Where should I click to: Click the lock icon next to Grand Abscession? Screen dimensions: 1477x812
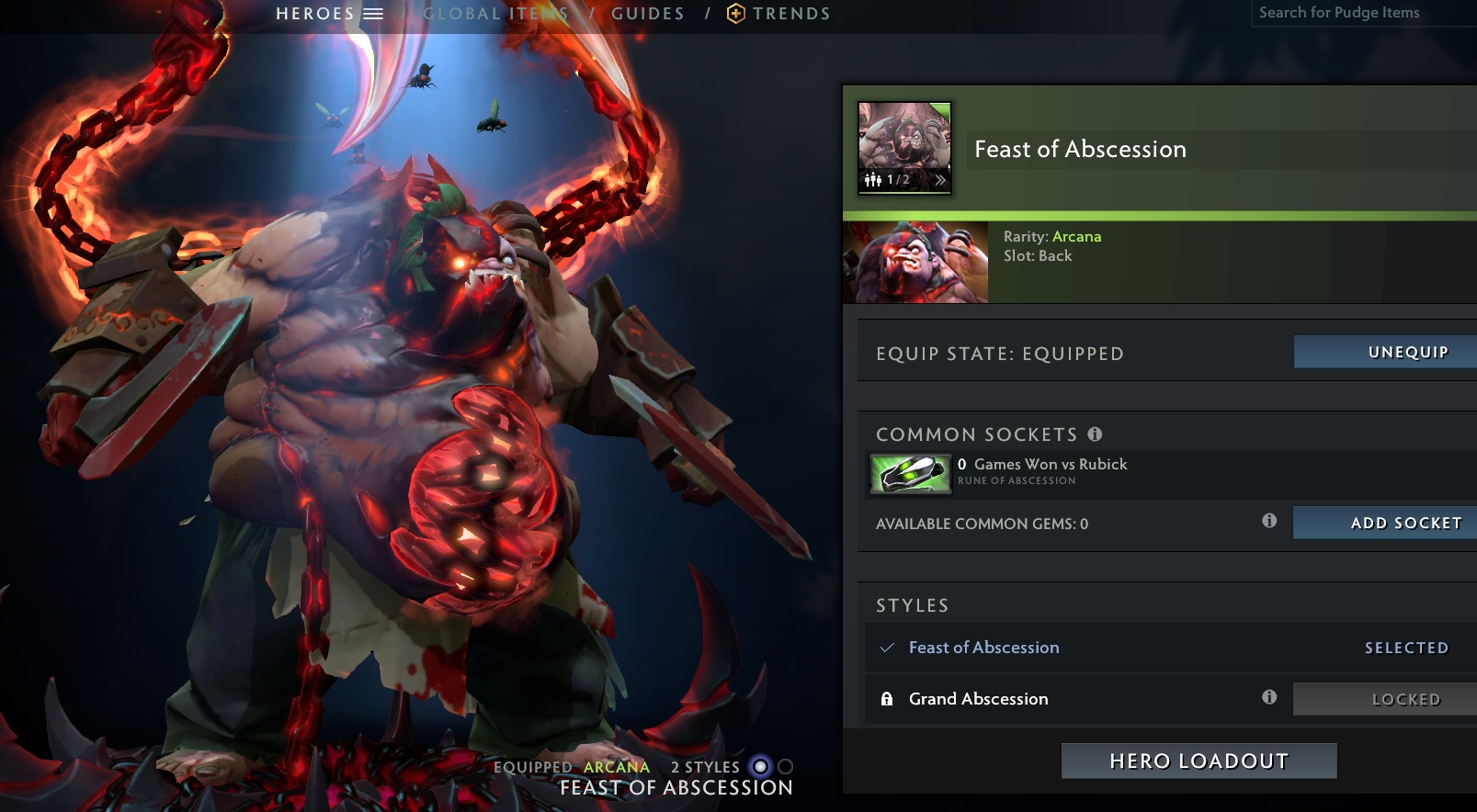(x=886, y=698)
